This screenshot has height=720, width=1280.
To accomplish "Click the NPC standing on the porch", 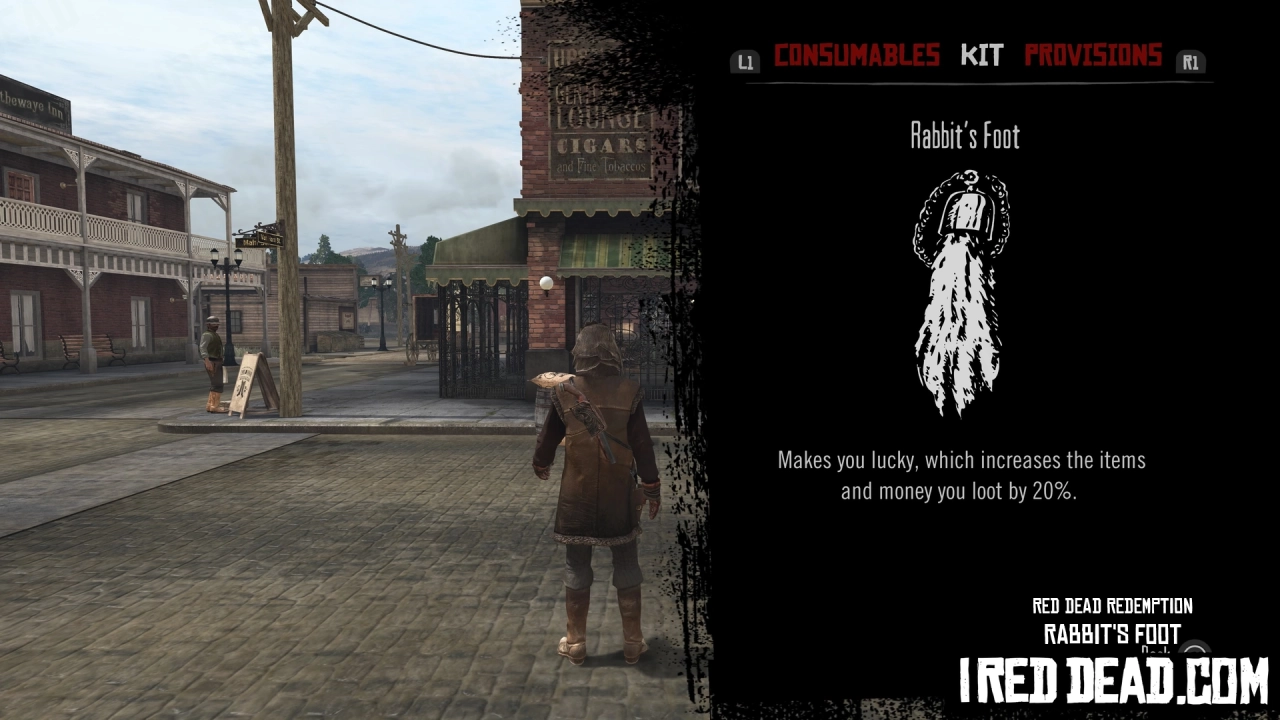I will [x=213, y=360].
